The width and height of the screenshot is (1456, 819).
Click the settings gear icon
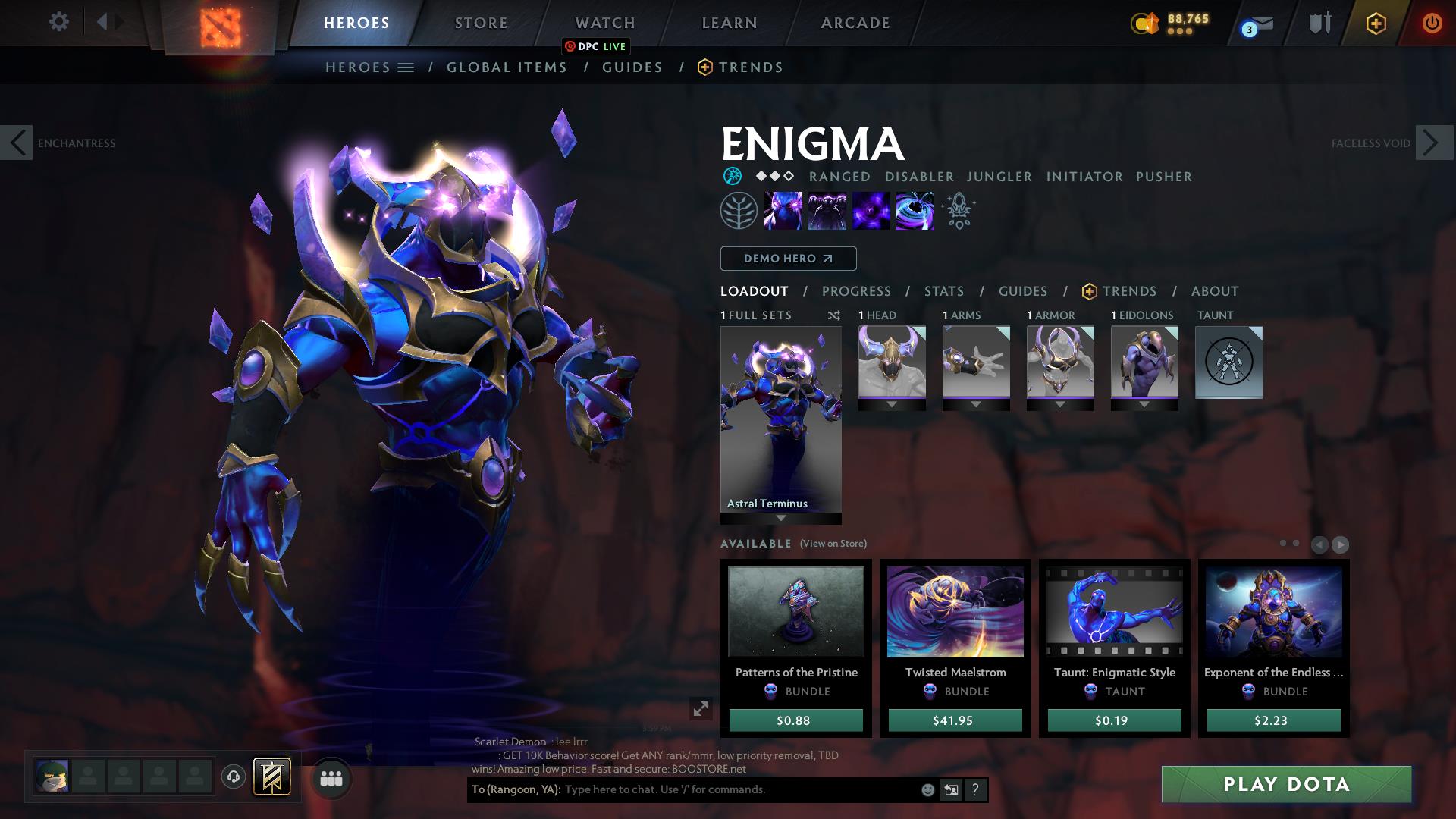[59, 21]
